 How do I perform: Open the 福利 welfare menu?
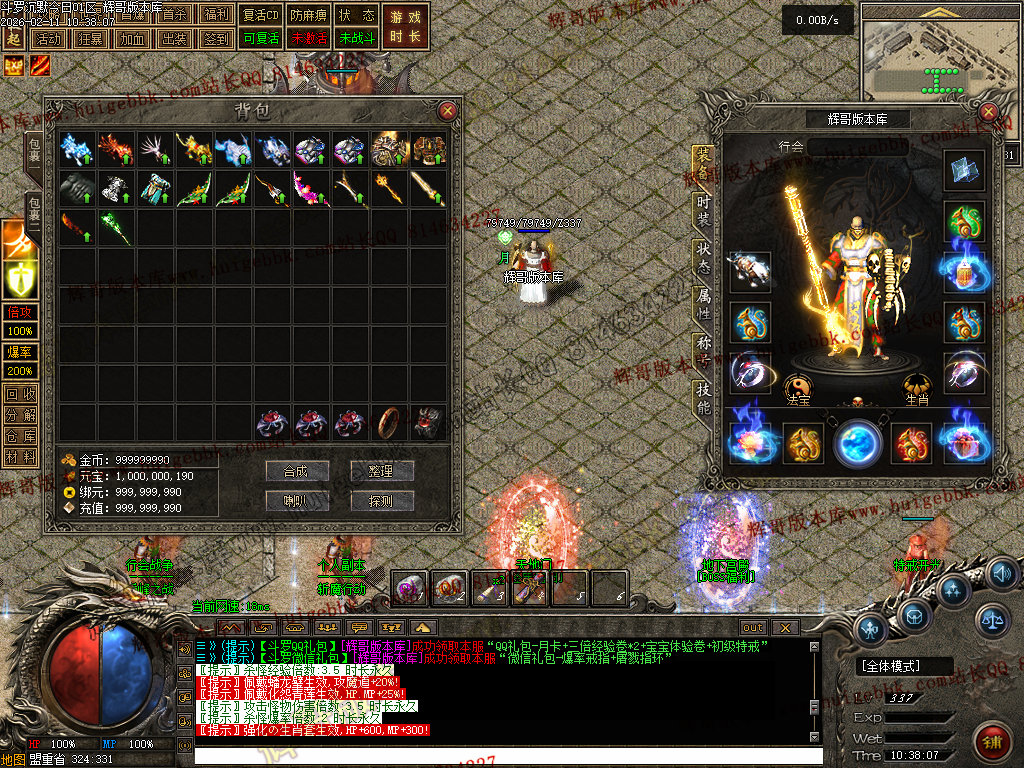tap(216, 15)
